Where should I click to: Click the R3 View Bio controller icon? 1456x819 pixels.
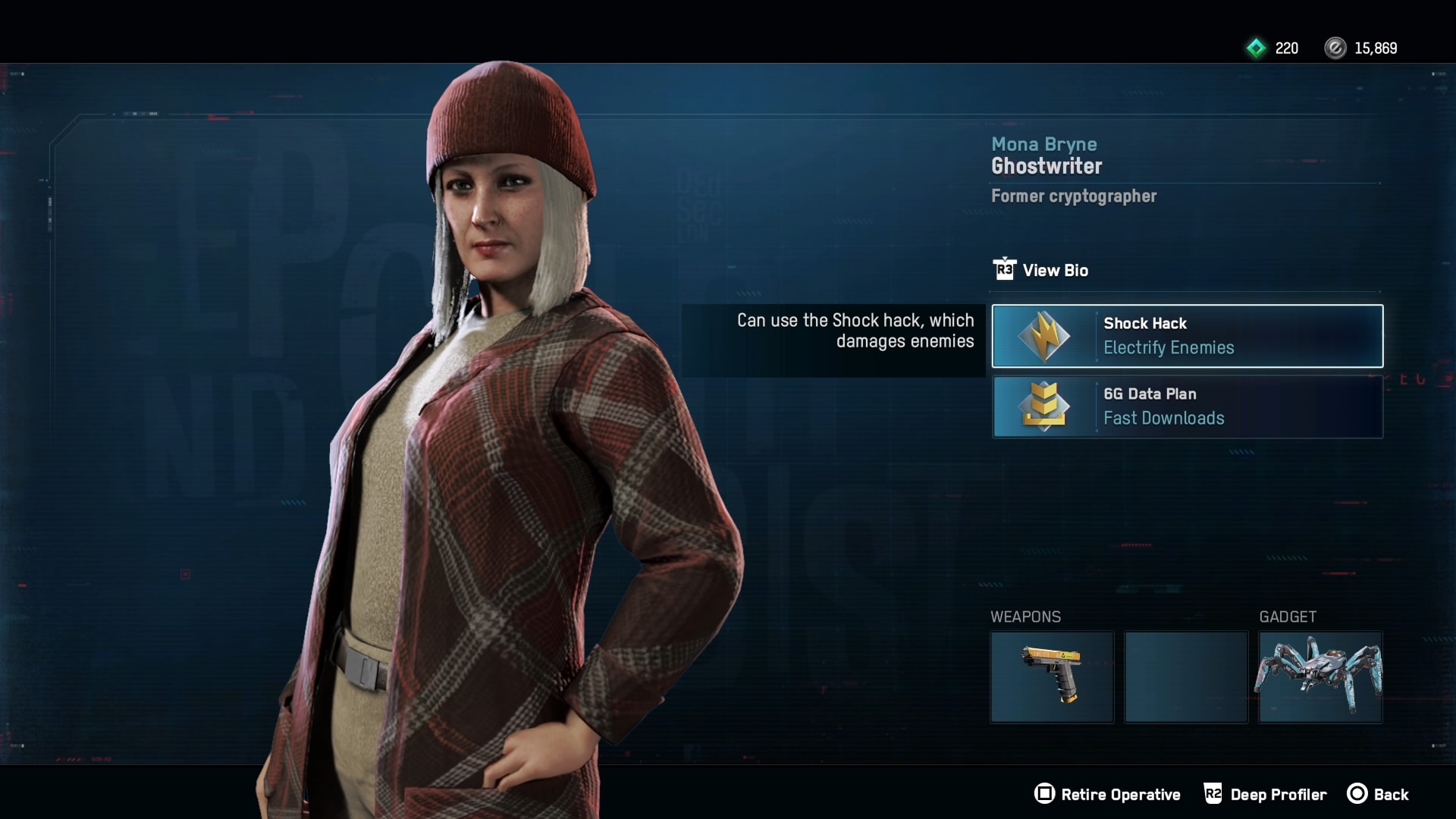pyautogui.click(x=1006, y=270)
